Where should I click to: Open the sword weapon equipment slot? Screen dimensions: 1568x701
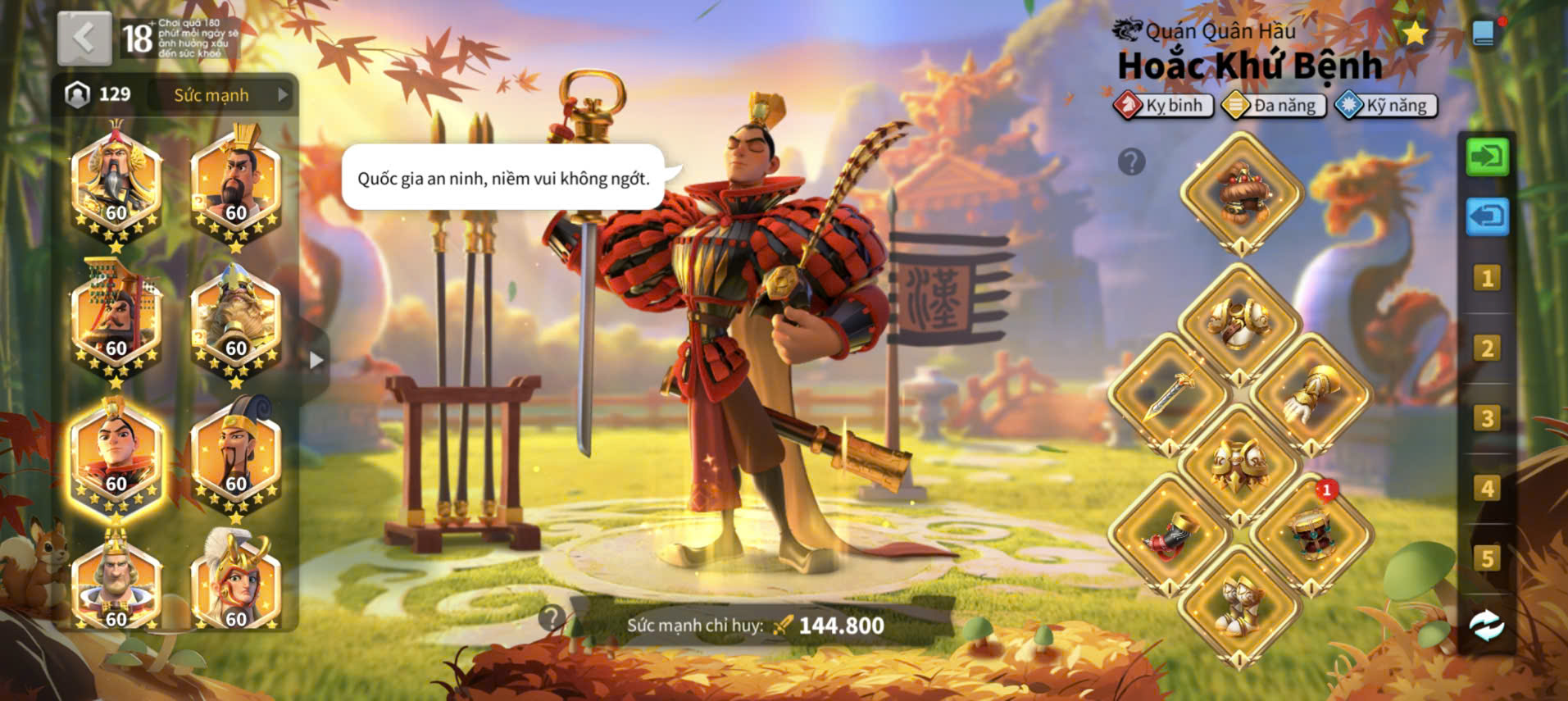click(1170, 394)
